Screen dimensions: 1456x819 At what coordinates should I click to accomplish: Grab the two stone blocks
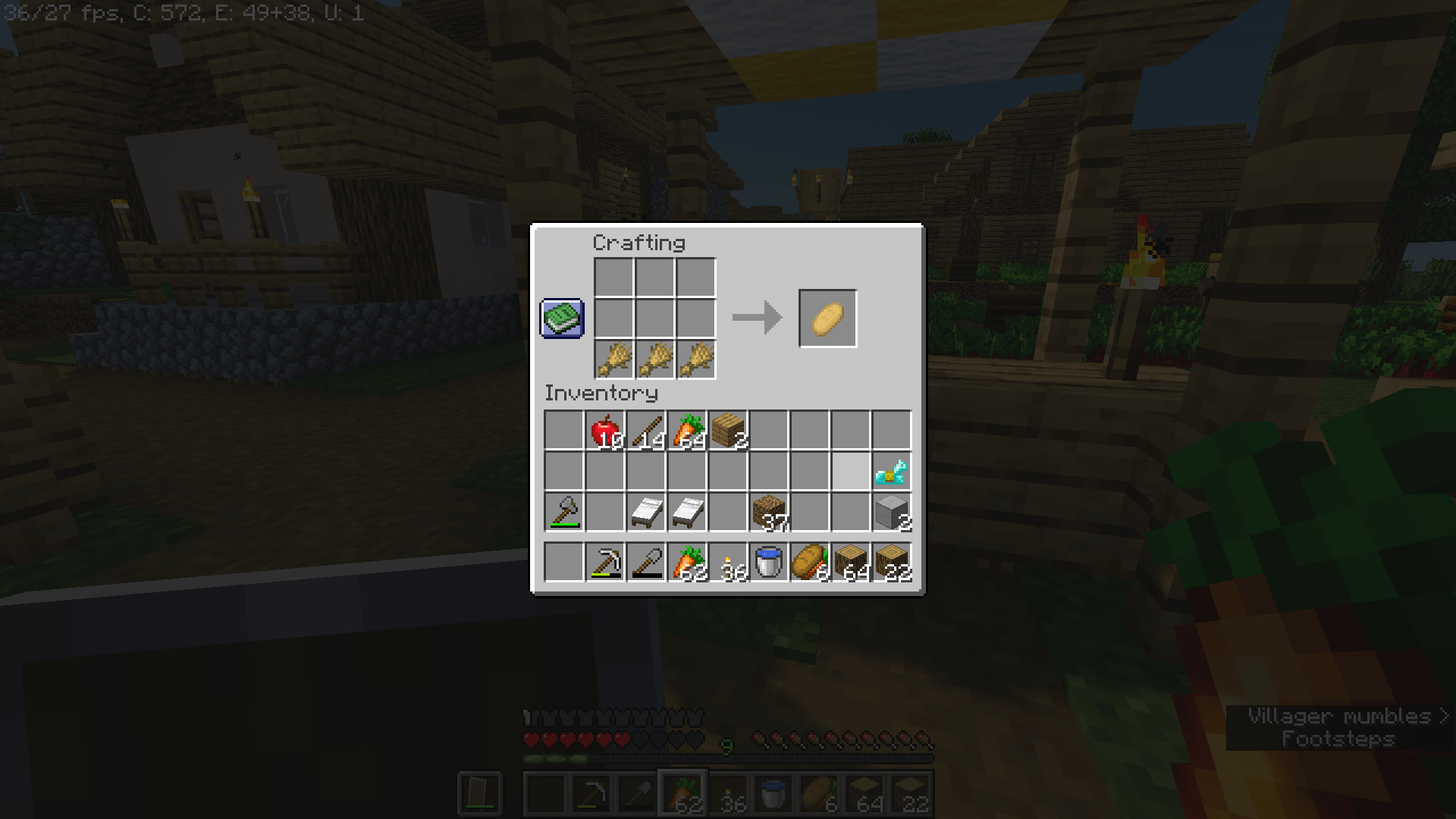[x=892, y=512]
